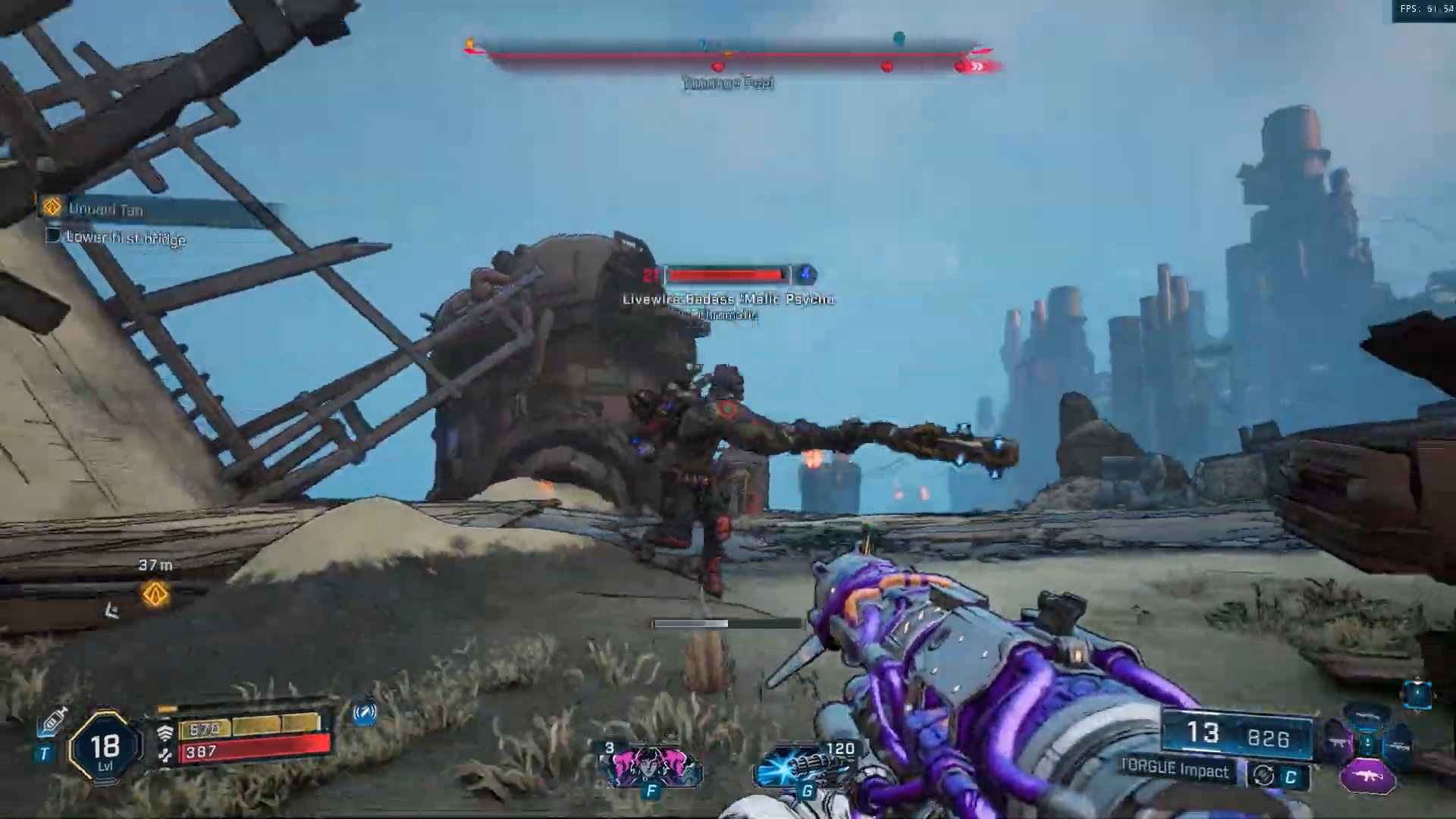Image resolution: width=1456 pixels, height=819 pixels.
Task: Switch to the top blue weapon slot
Action: pos(1367,716)
